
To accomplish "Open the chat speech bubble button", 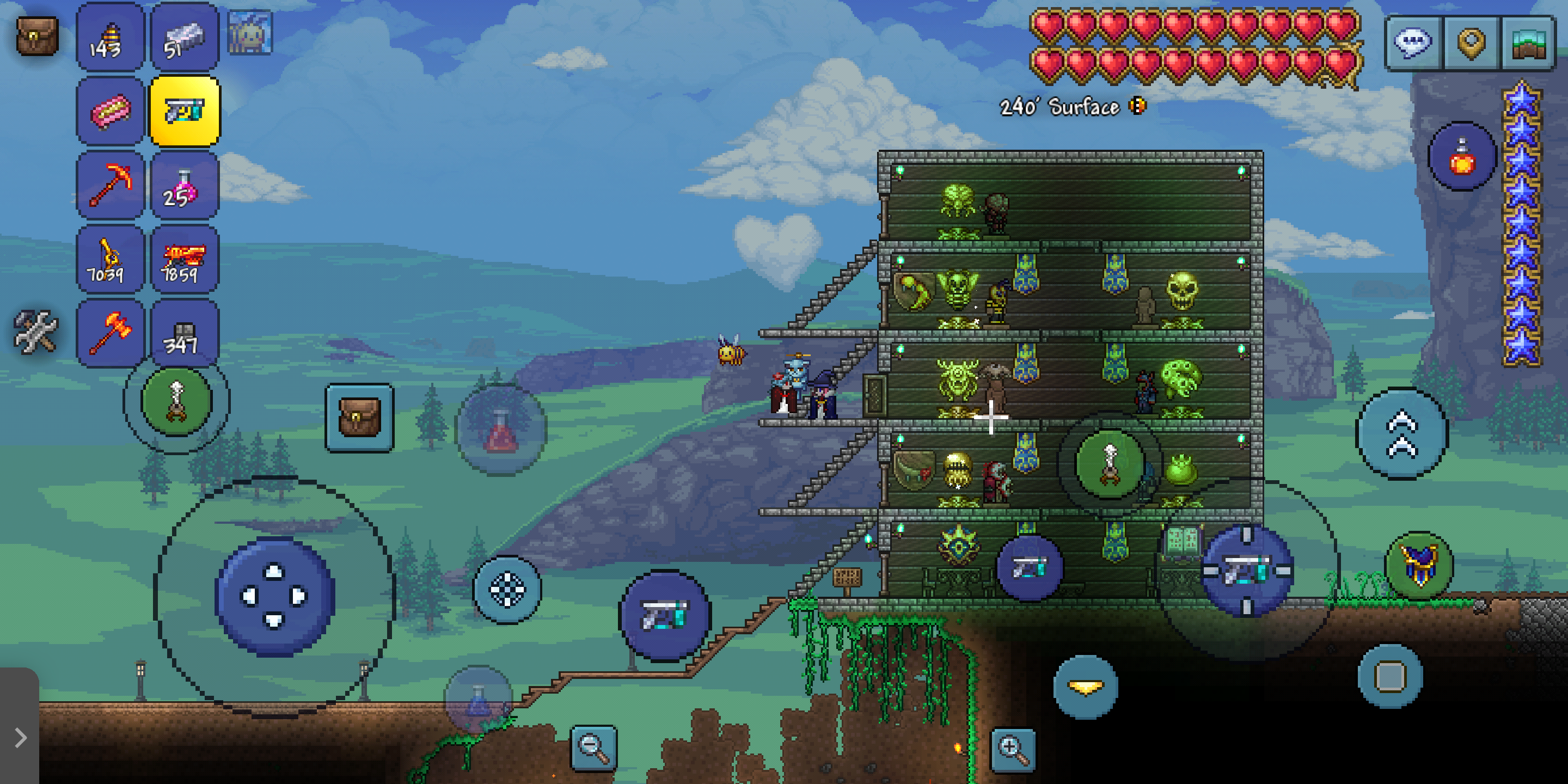I will pos(1413,42).
